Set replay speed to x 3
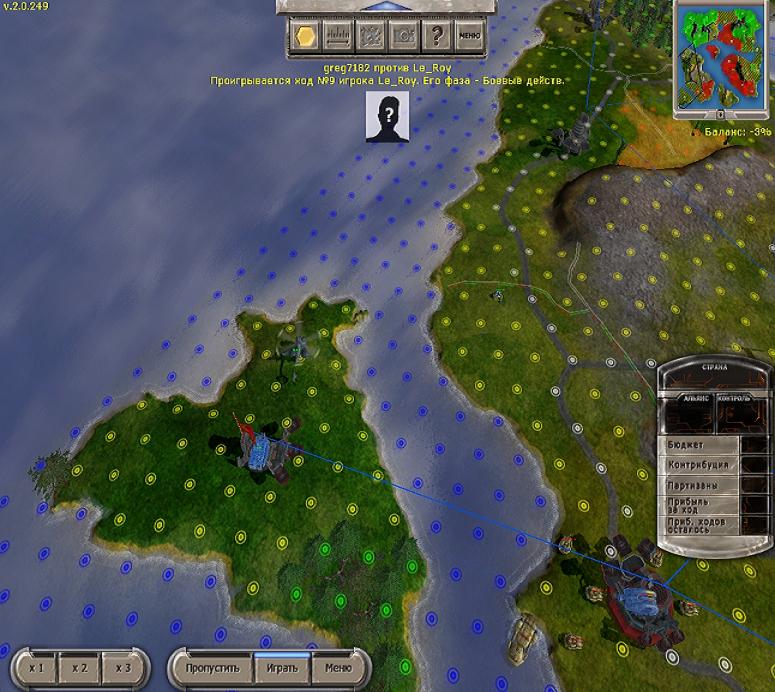Screen dimensions: 775x692 (123, 668)
